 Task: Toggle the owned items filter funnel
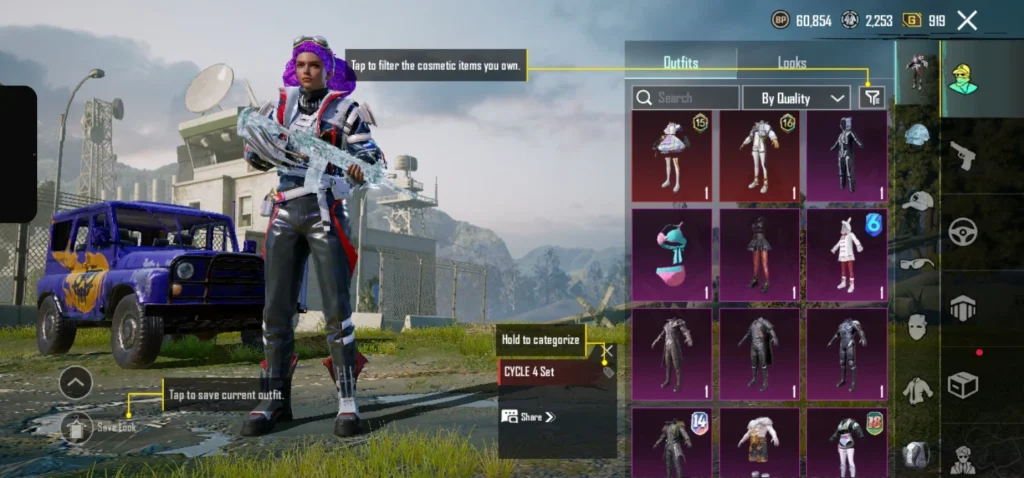pos(872,97)
